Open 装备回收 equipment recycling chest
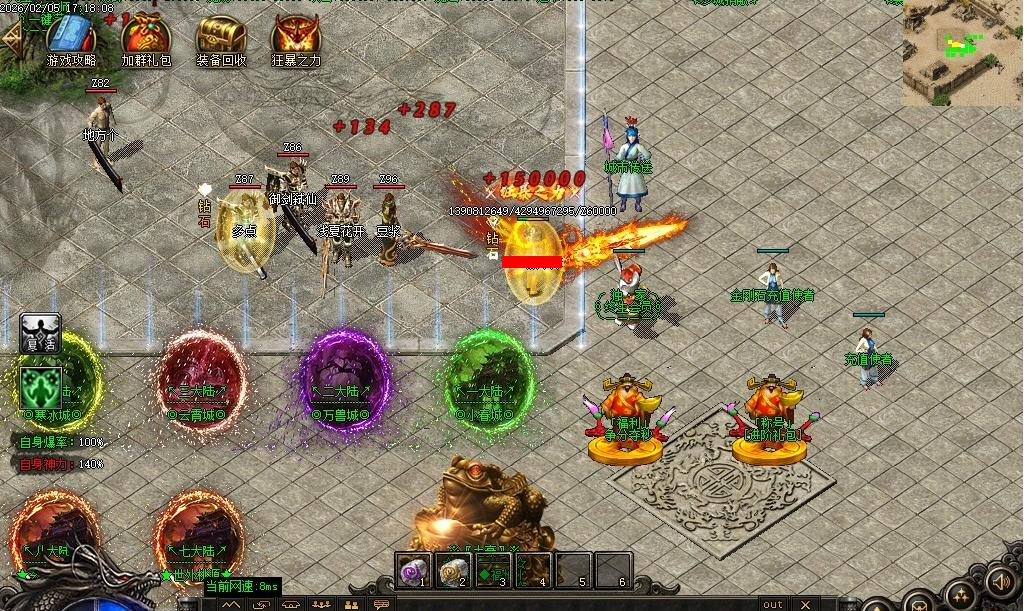1027x611 pixels. click(x=221, y=37)
